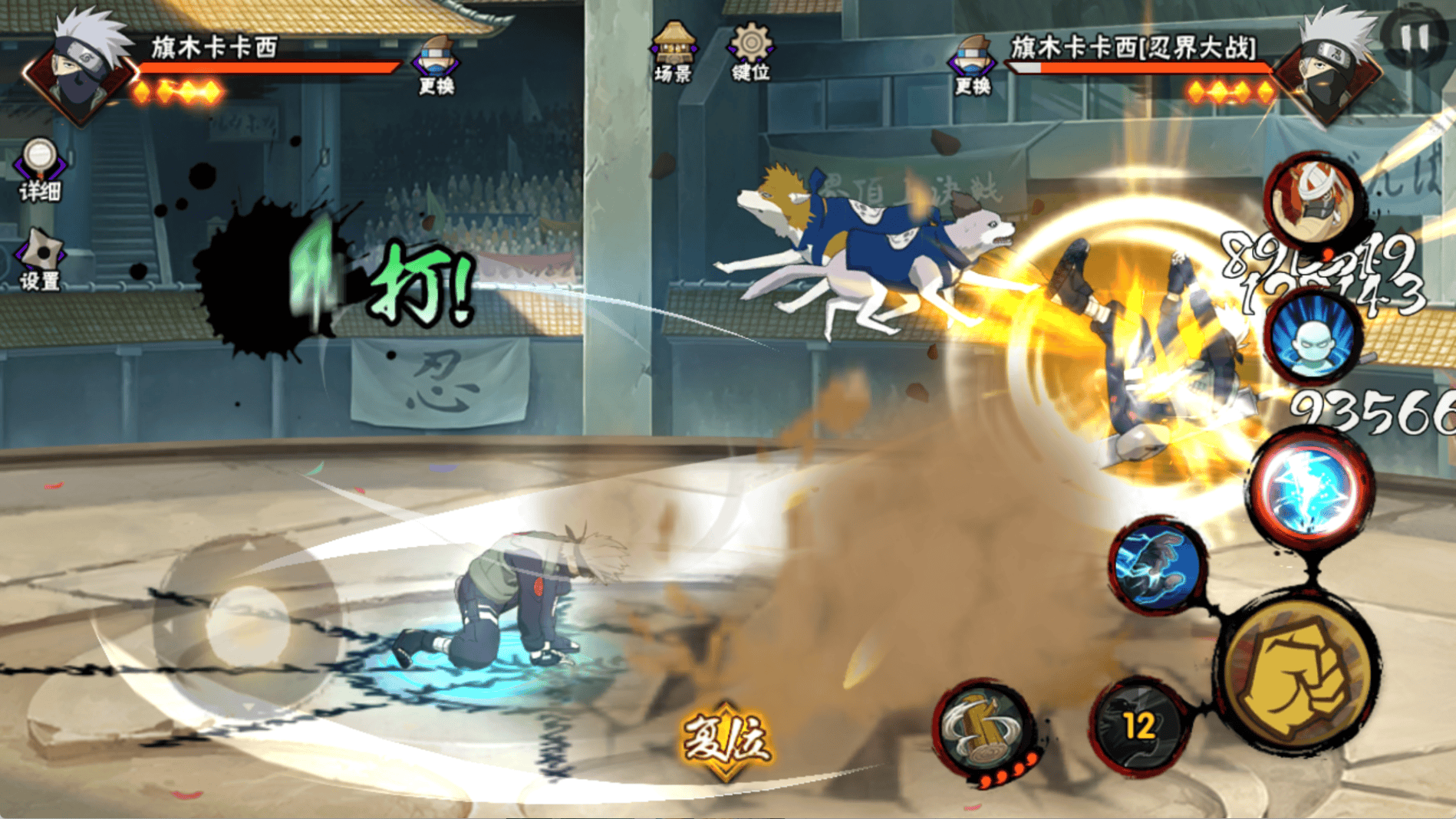Trigger the wooden log substitution skill
This screenshot has height=819, width=1456.
coord(984,729)
